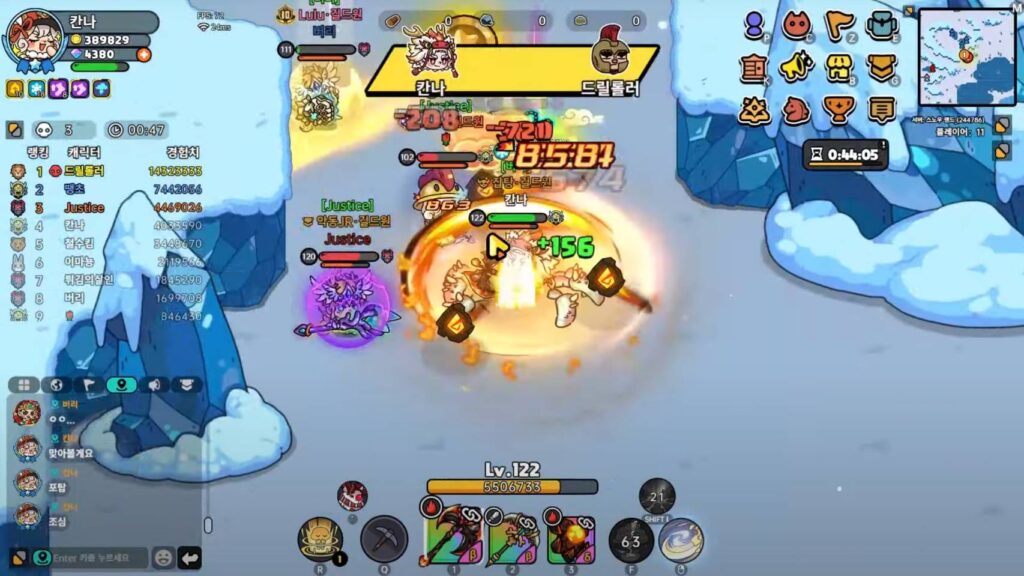The width and height of the screenshot is (1024, 576).
Task: Click the chat text input field
Action: pos(98,558)
